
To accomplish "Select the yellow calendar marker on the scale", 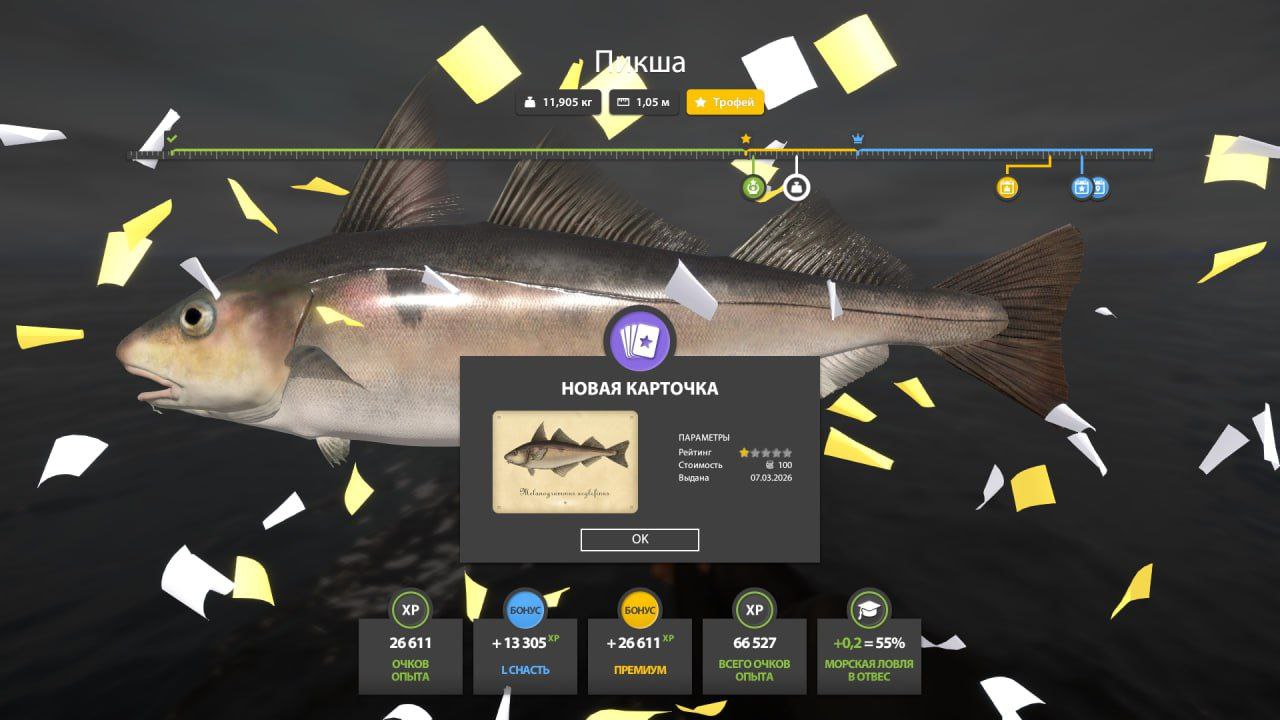I will tap(1007, 187).
